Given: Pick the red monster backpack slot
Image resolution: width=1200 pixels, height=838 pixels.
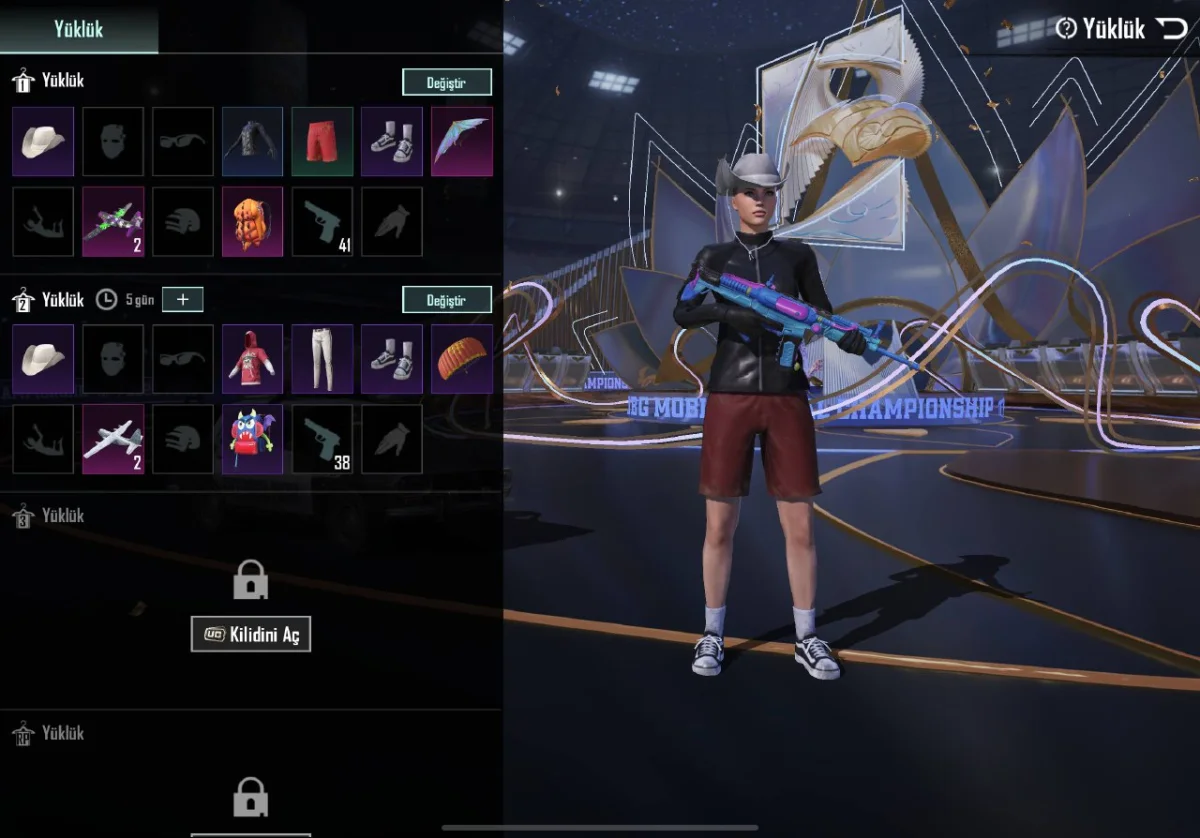Looking at the screenshot, I should coord(252,439).
